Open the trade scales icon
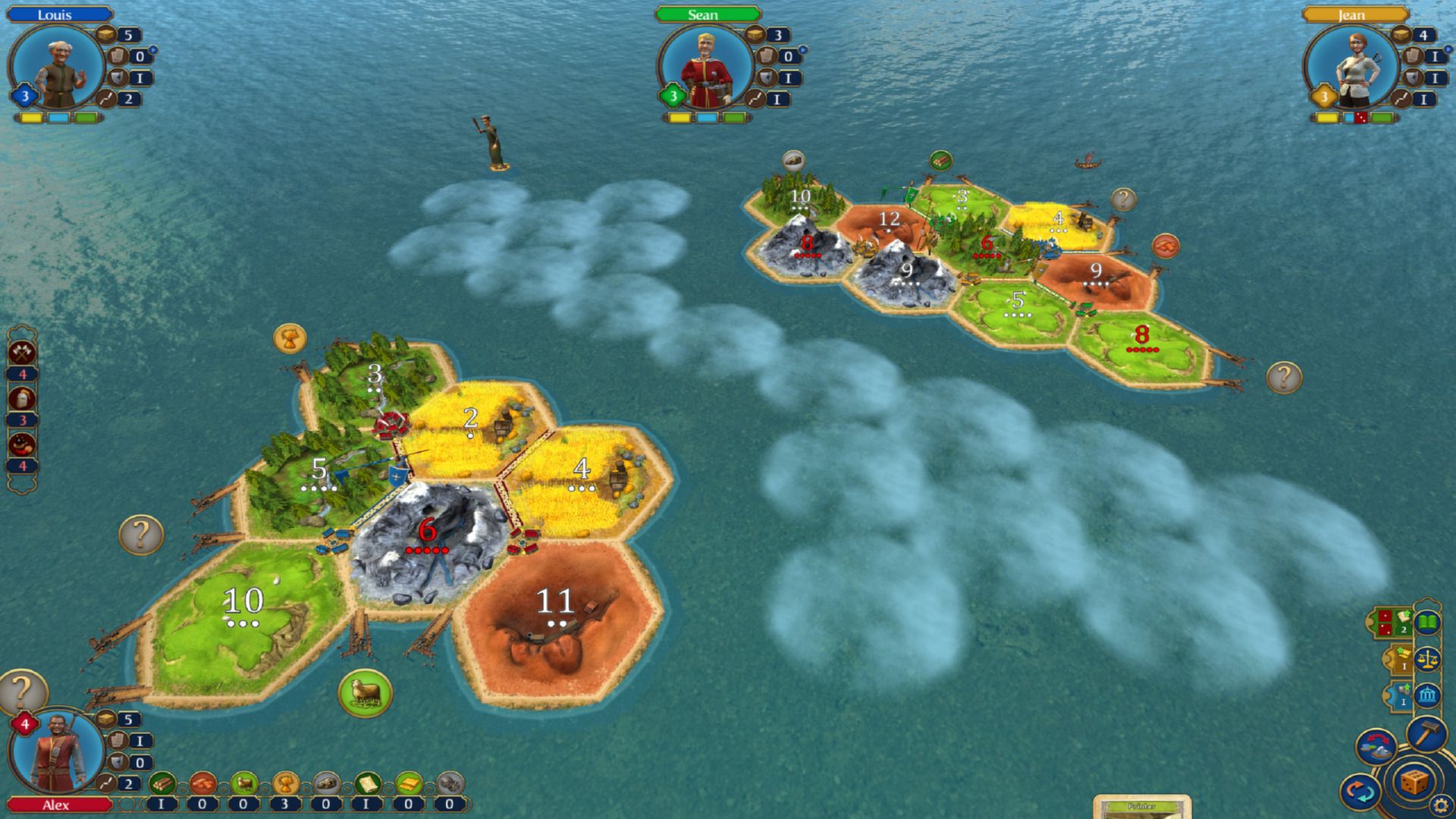 click(x=1429, y=658)
